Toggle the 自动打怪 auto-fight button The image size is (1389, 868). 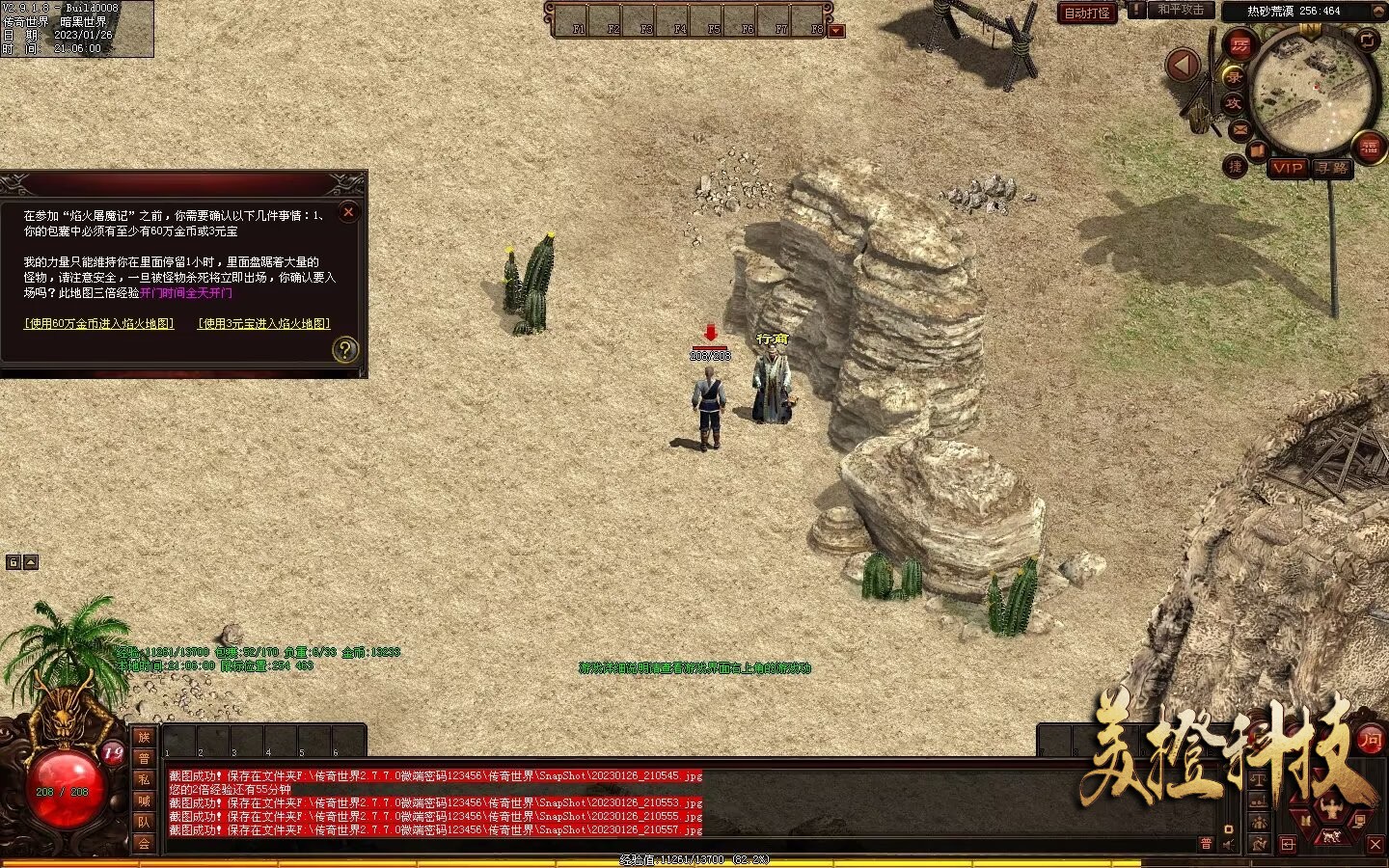[x=1087, y=13]
